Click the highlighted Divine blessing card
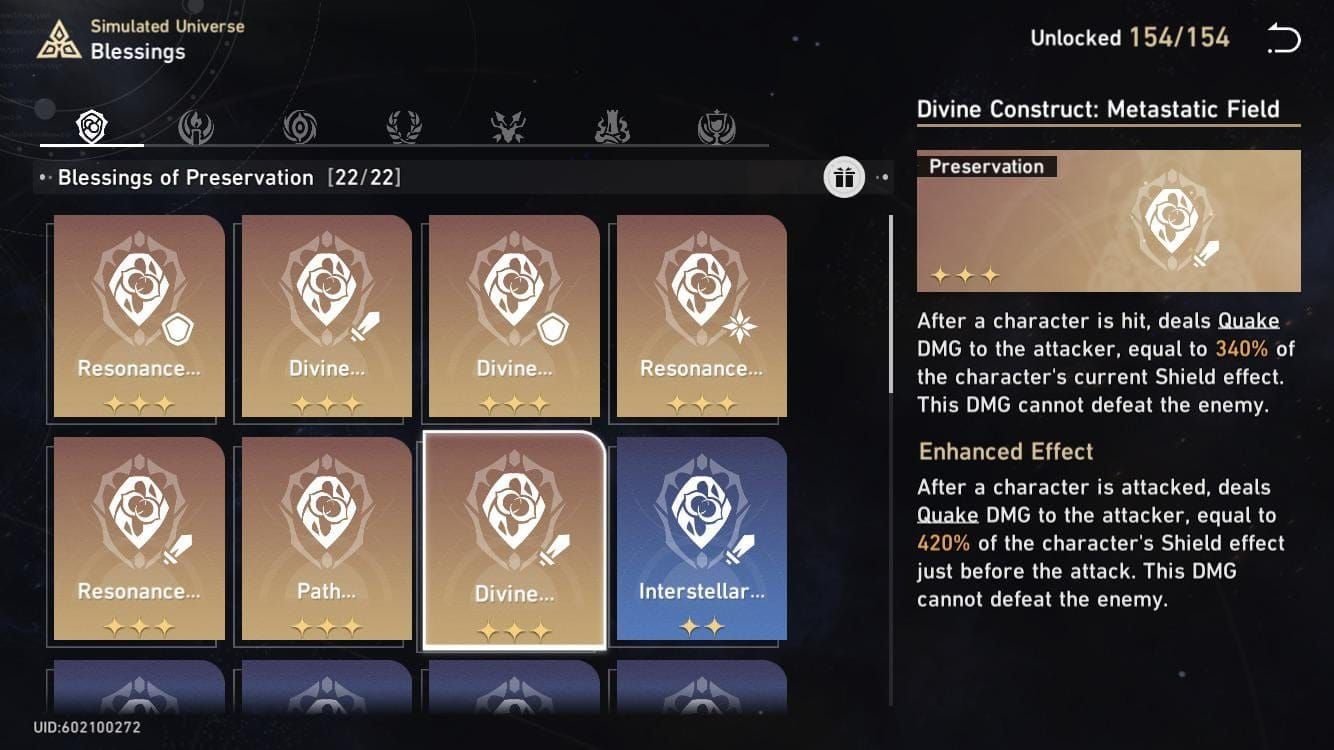1334x750 pixels. click(x=514, y=540)
